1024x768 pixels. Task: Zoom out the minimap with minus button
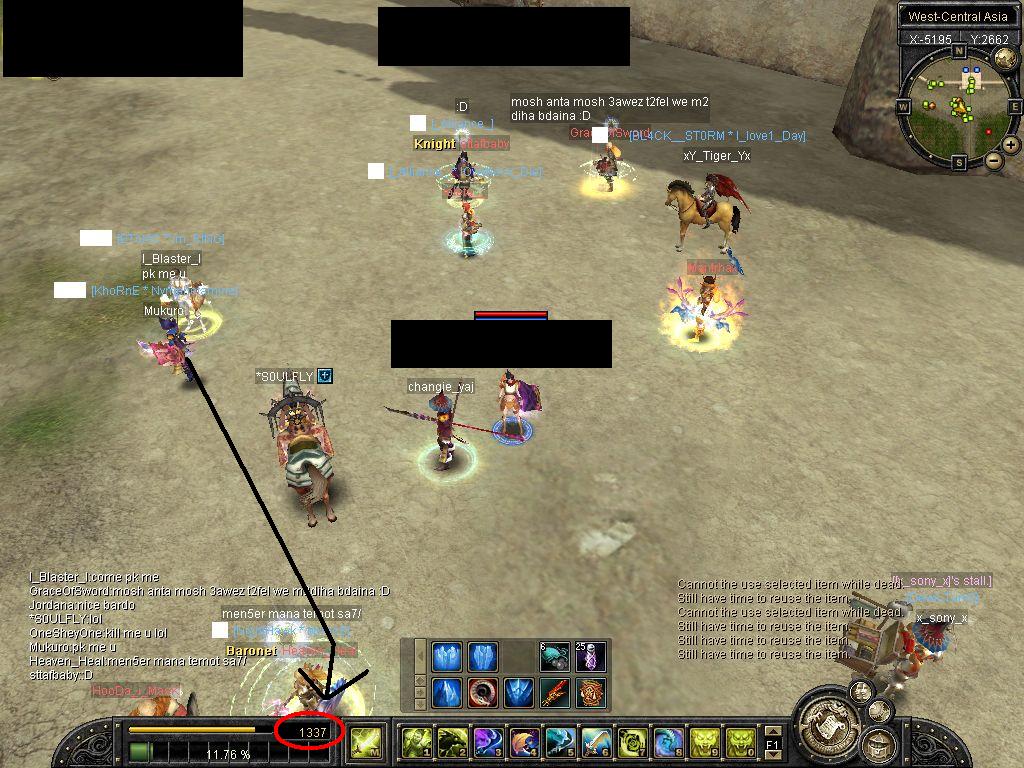pos(993,160)
